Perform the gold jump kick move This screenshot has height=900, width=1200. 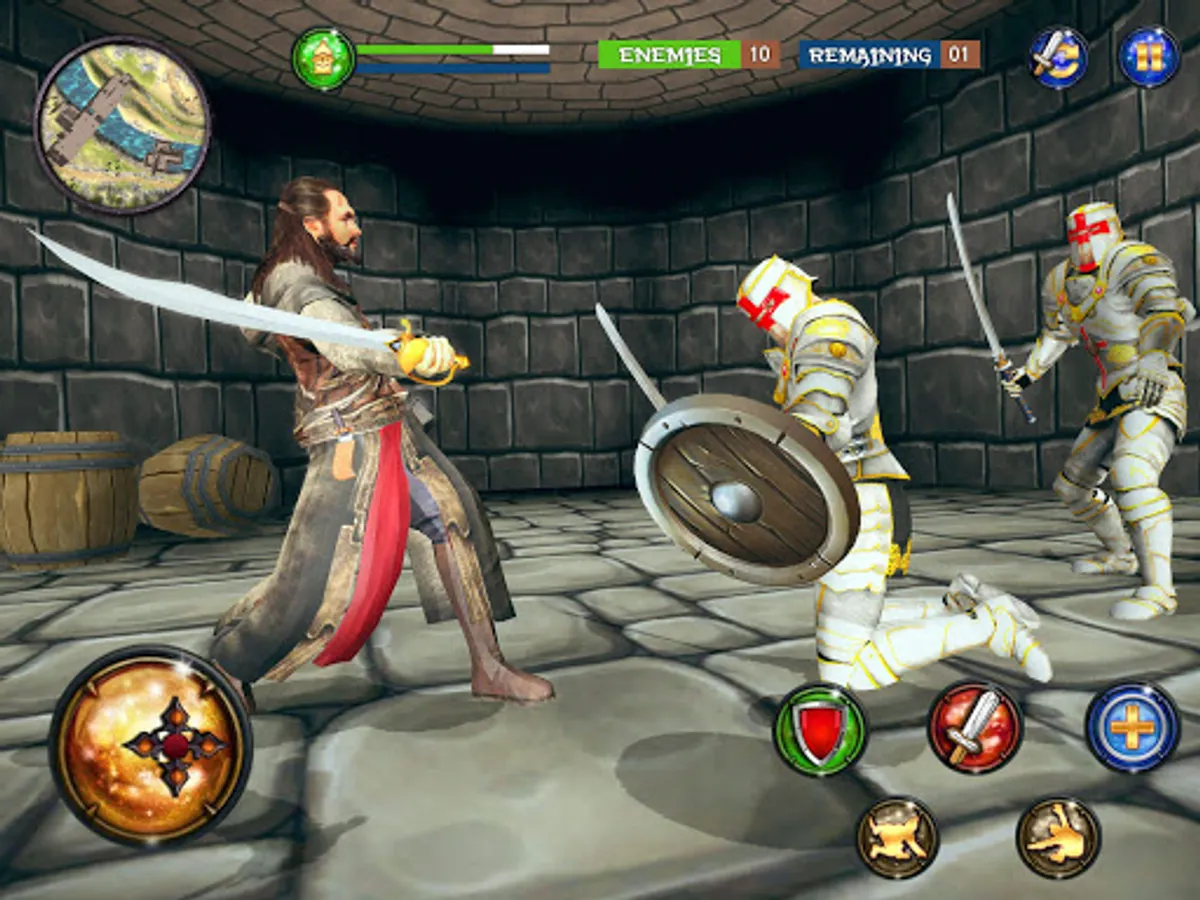[x=897, y=837]
